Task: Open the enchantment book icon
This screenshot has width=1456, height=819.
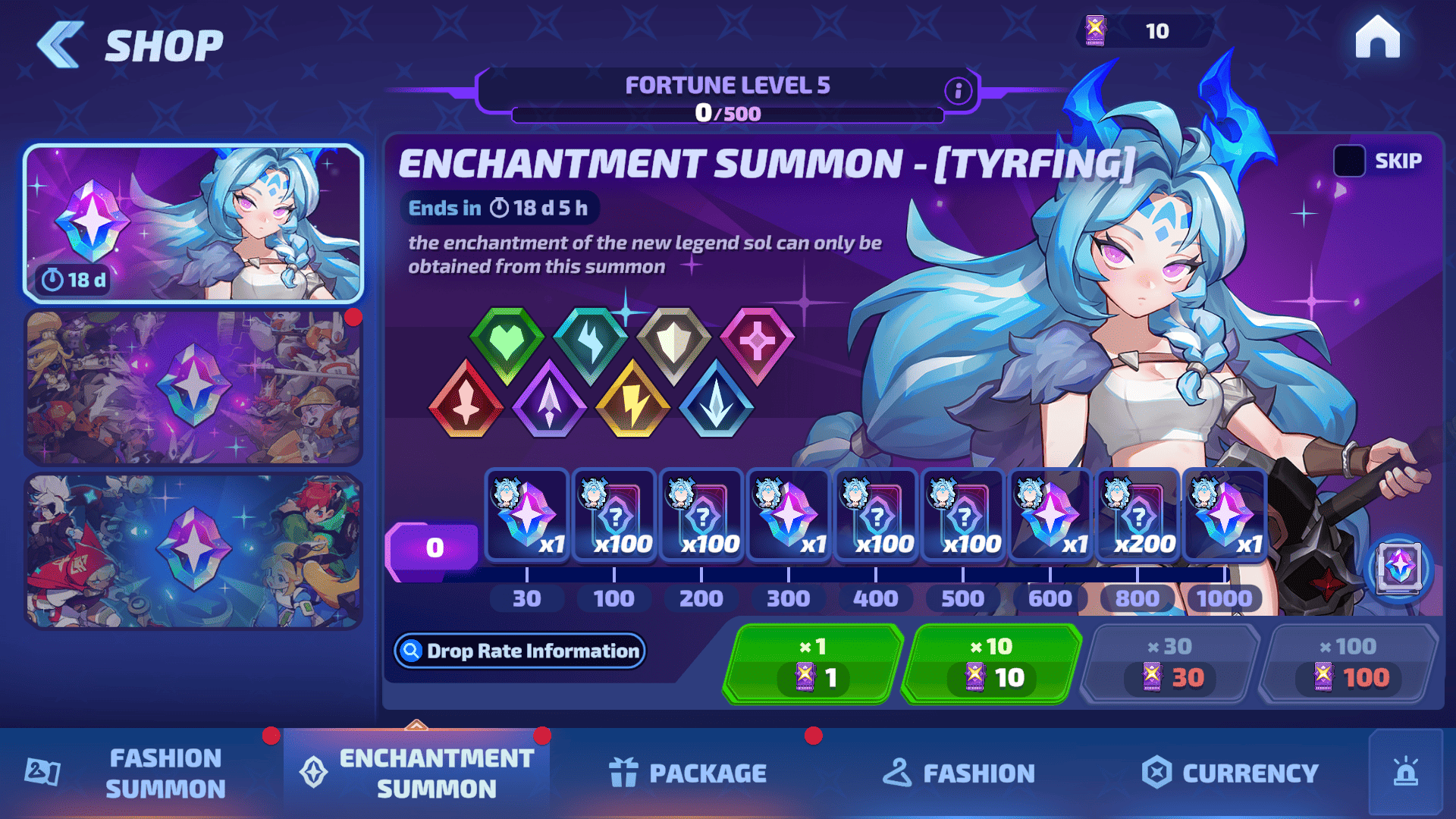Action: tap(1398, 568)
